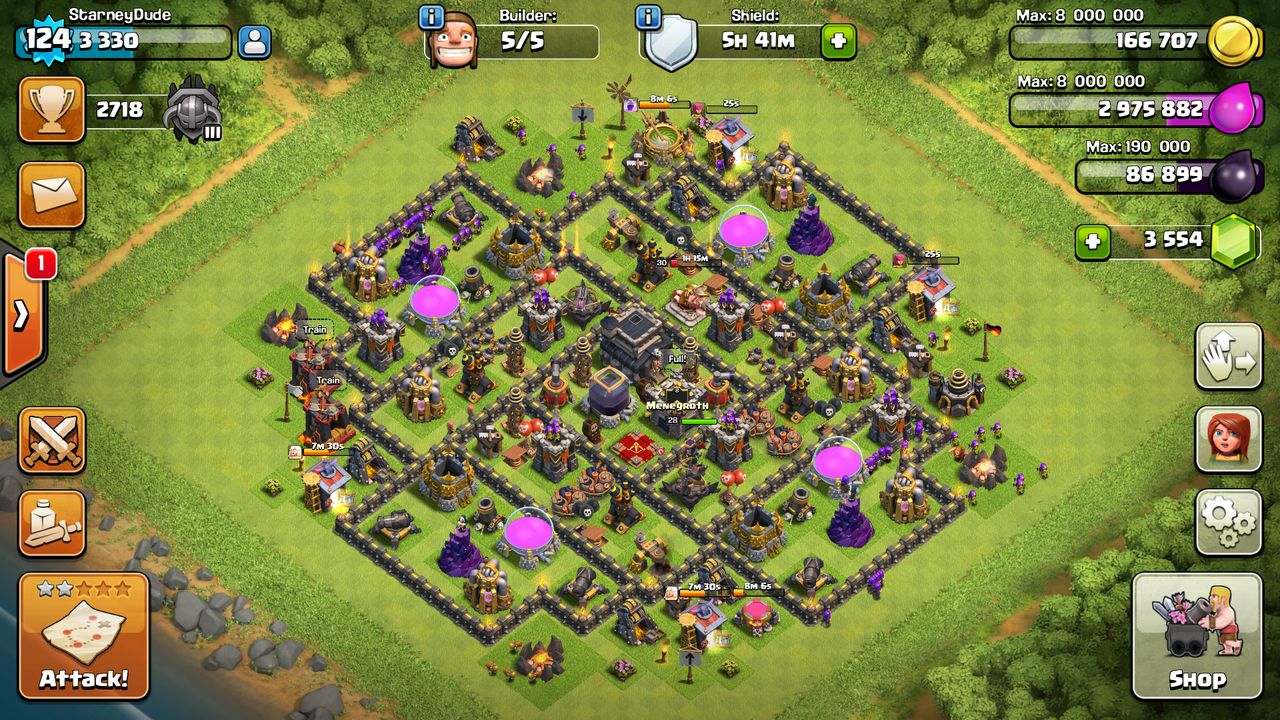The image size is (1280, 720).
Task: Show builder info
Action: [432, 18]
